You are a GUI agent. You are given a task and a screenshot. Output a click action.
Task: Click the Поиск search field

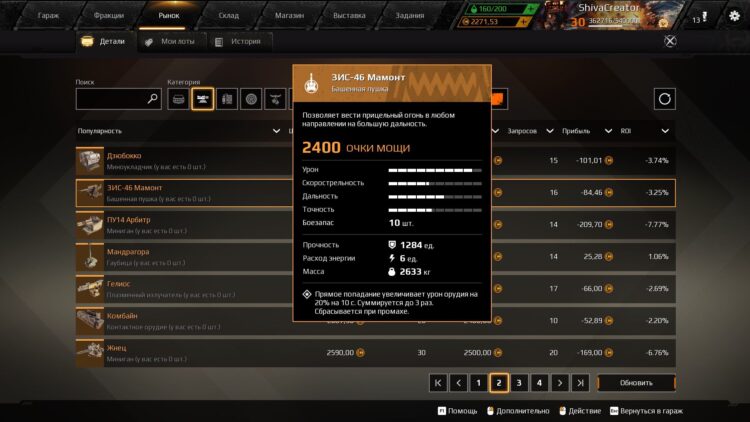[x=112, y=99]
